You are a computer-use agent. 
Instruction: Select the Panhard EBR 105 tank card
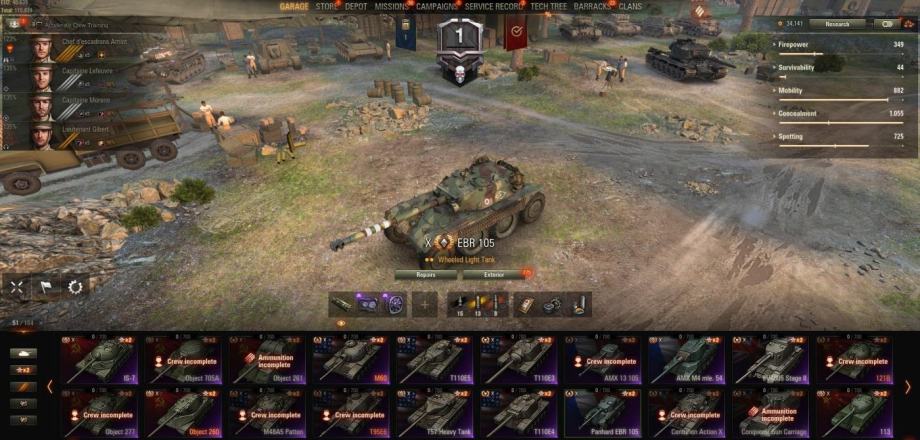coord(604,410)
